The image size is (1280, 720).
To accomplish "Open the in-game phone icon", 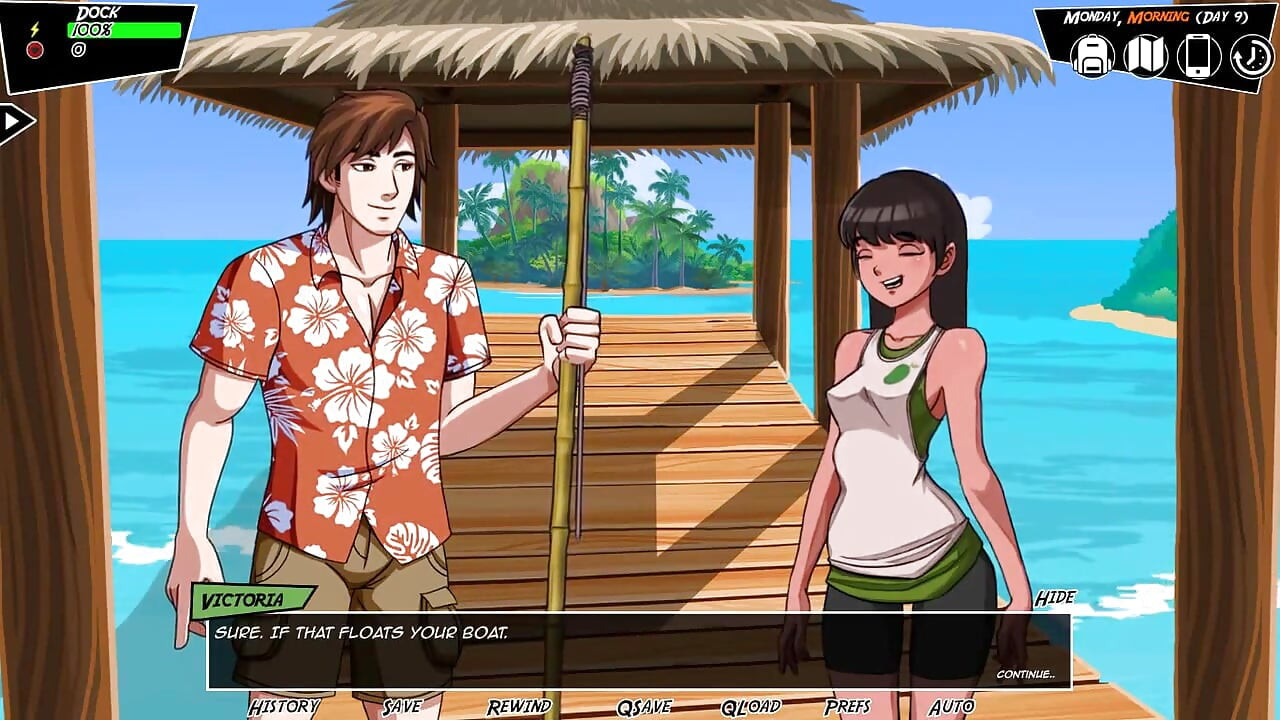I will point(1198,55).
